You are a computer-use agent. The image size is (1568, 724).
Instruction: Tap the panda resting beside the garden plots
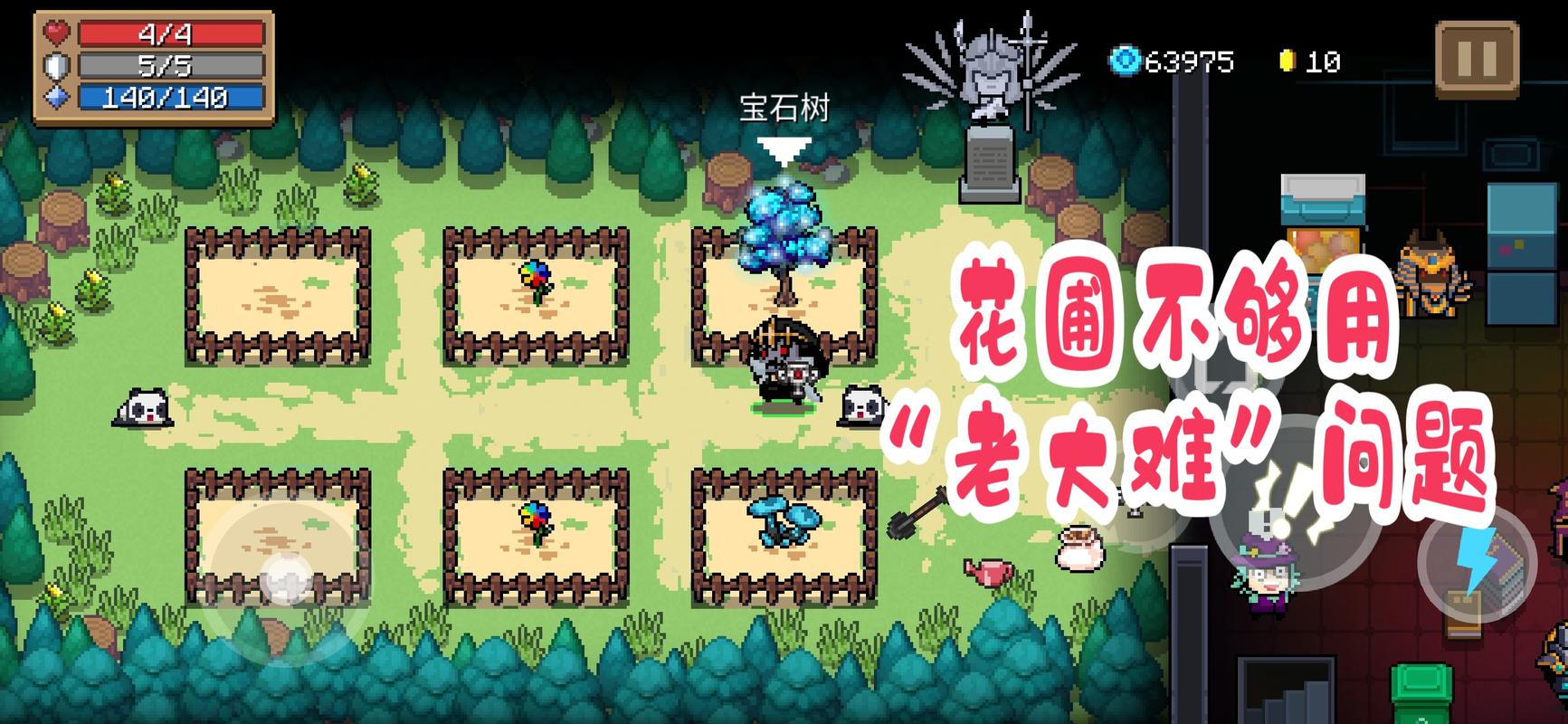[x=138, y=407]
